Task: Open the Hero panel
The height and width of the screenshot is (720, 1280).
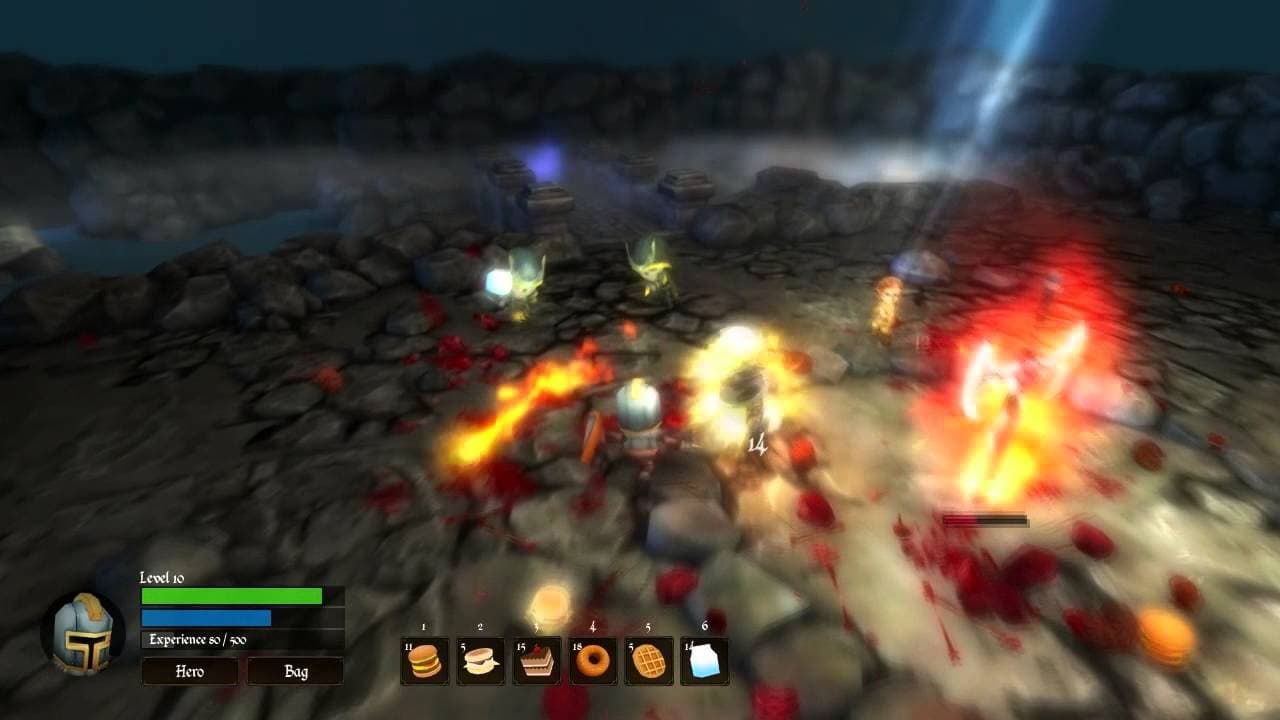Action: coord(186,672)
